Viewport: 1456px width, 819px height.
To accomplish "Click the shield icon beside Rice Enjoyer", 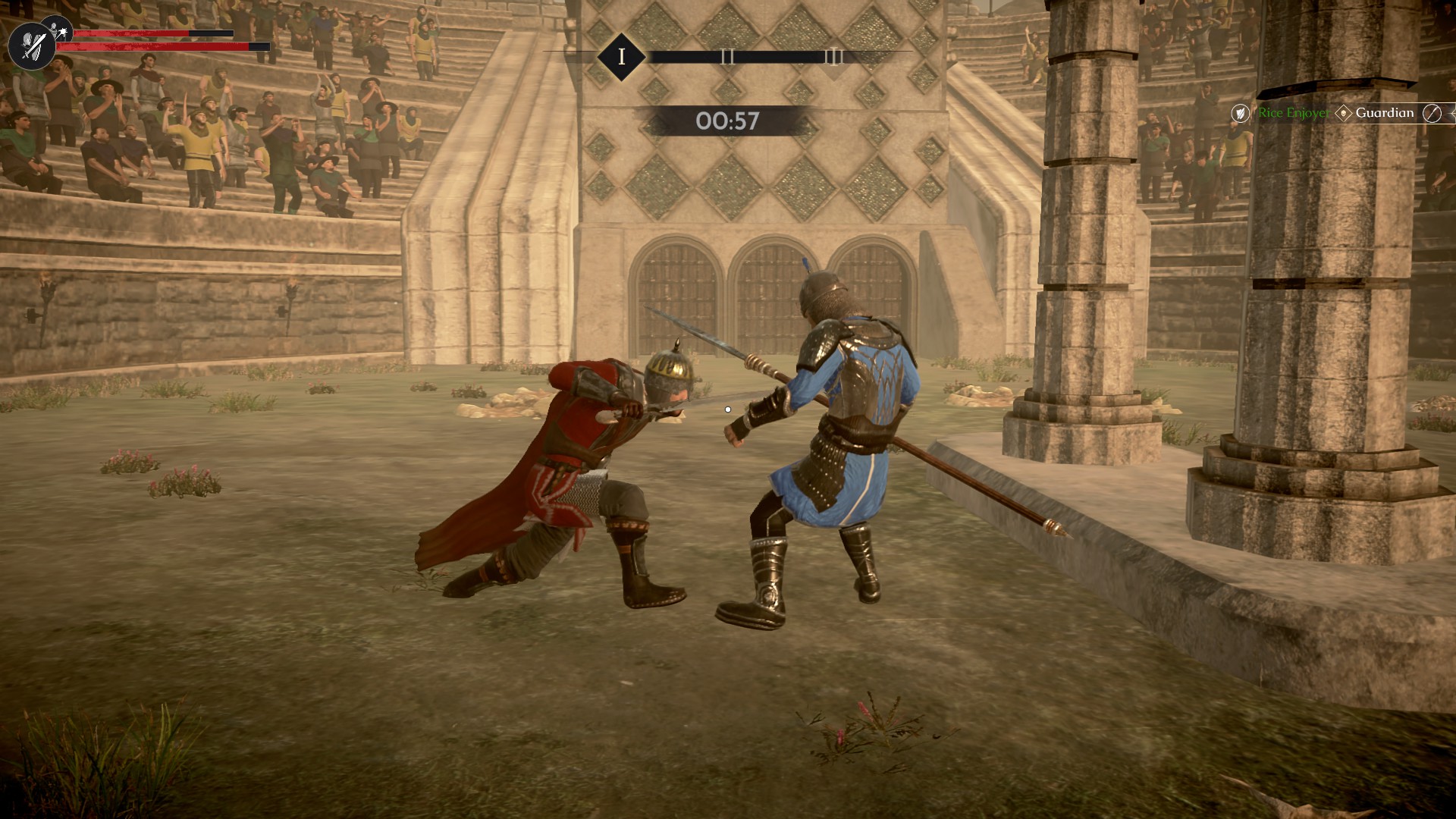I will [1240, 114].
